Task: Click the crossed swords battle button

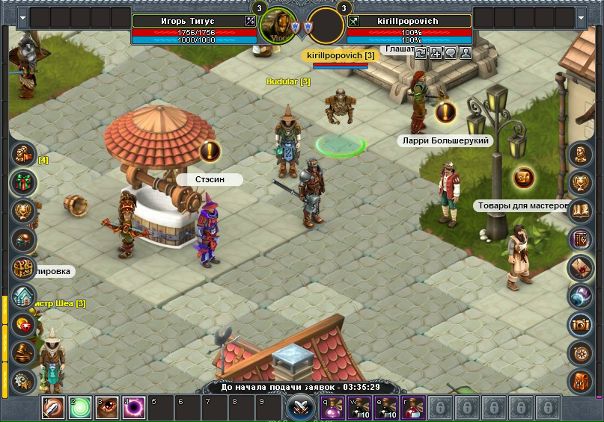Action: 301,407
